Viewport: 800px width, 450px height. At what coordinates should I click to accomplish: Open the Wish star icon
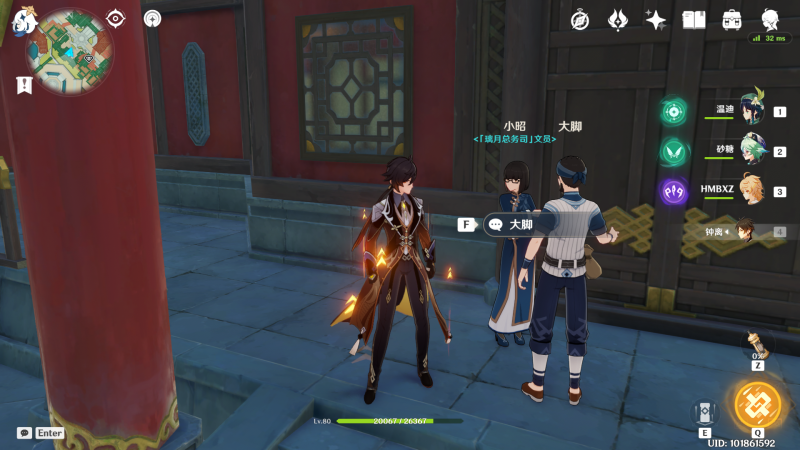tap(618, 20)
